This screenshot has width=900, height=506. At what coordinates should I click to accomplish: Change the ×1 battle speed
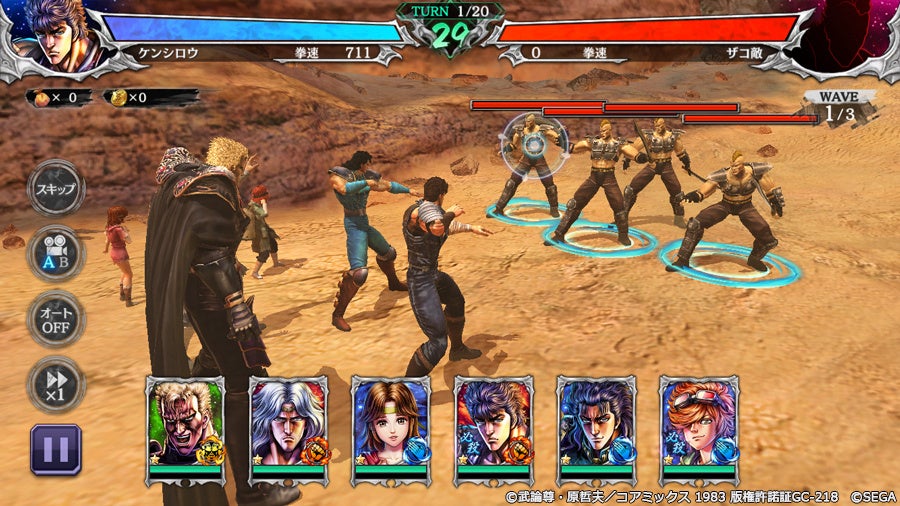pos(56,384)
